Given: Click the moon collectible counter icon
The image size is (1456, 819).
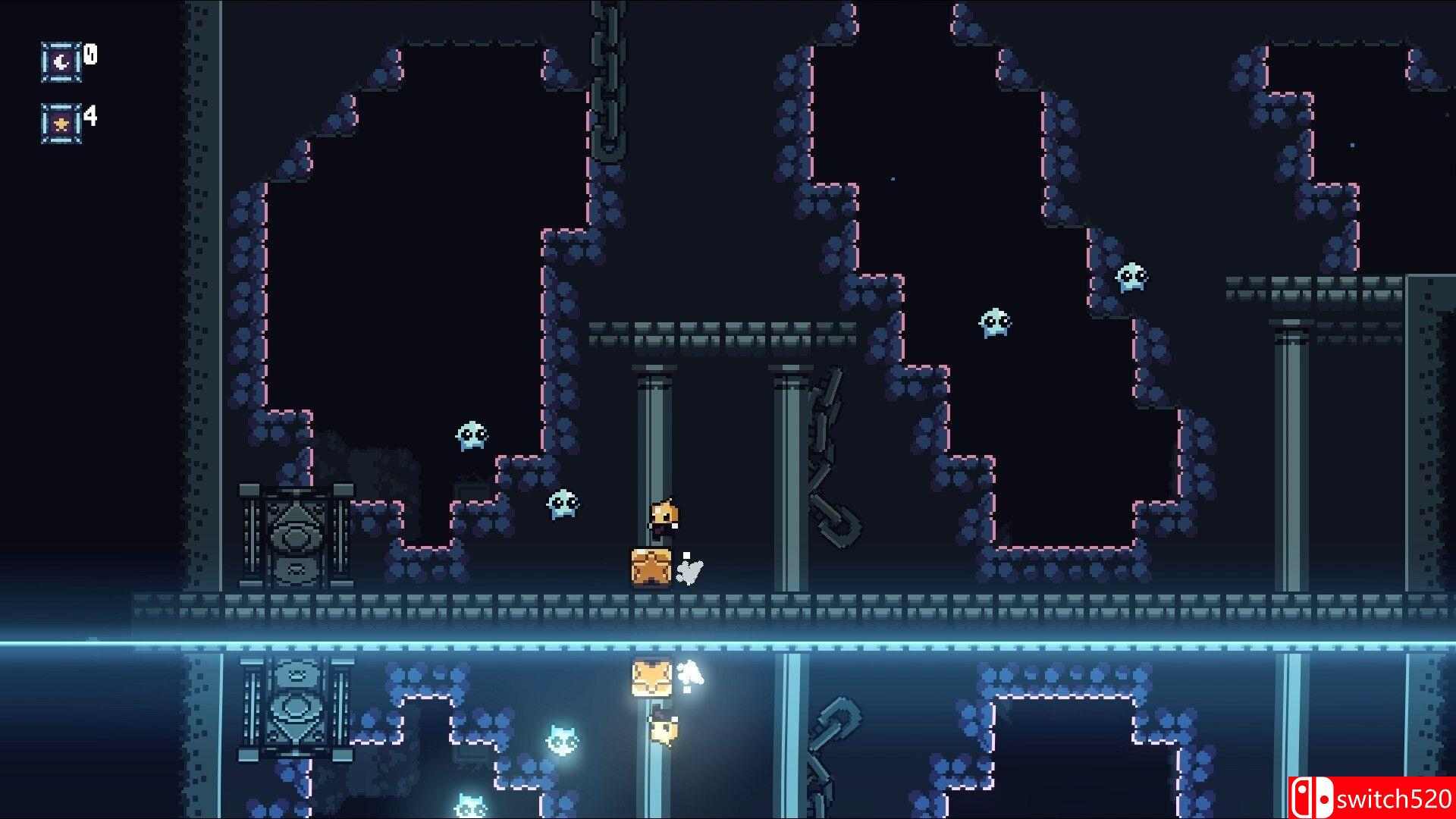Looking at the screenshot, I should point(61,61).
